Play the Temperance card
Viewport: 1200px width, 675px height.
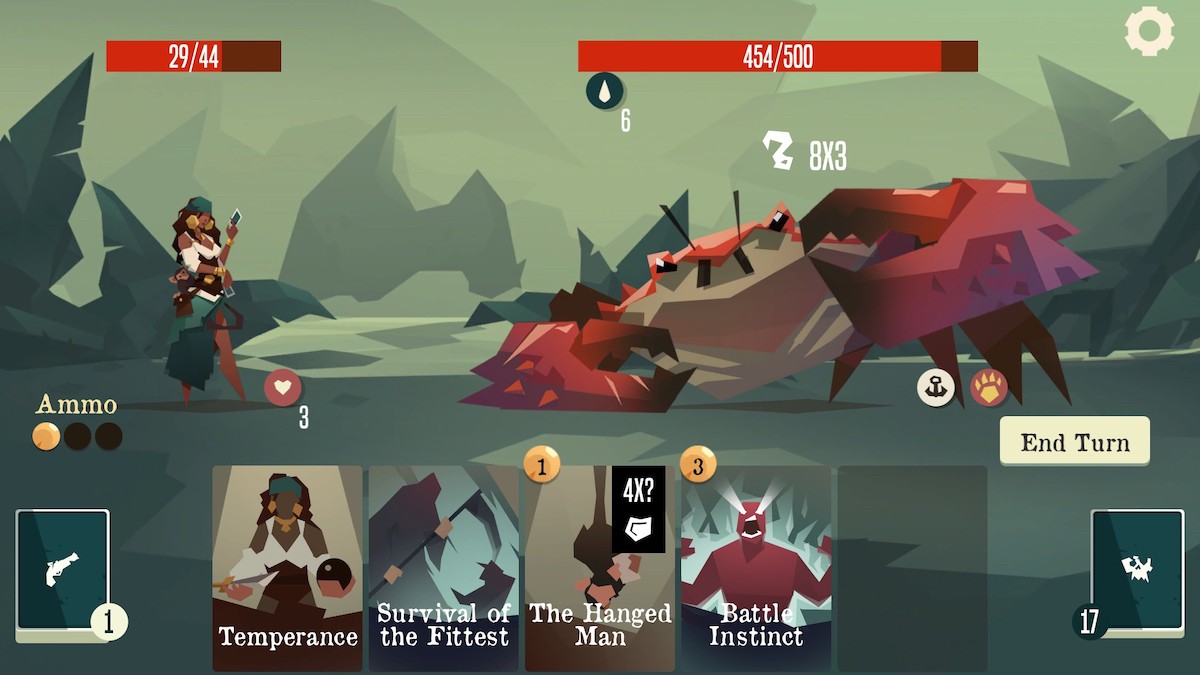point(287,567)
